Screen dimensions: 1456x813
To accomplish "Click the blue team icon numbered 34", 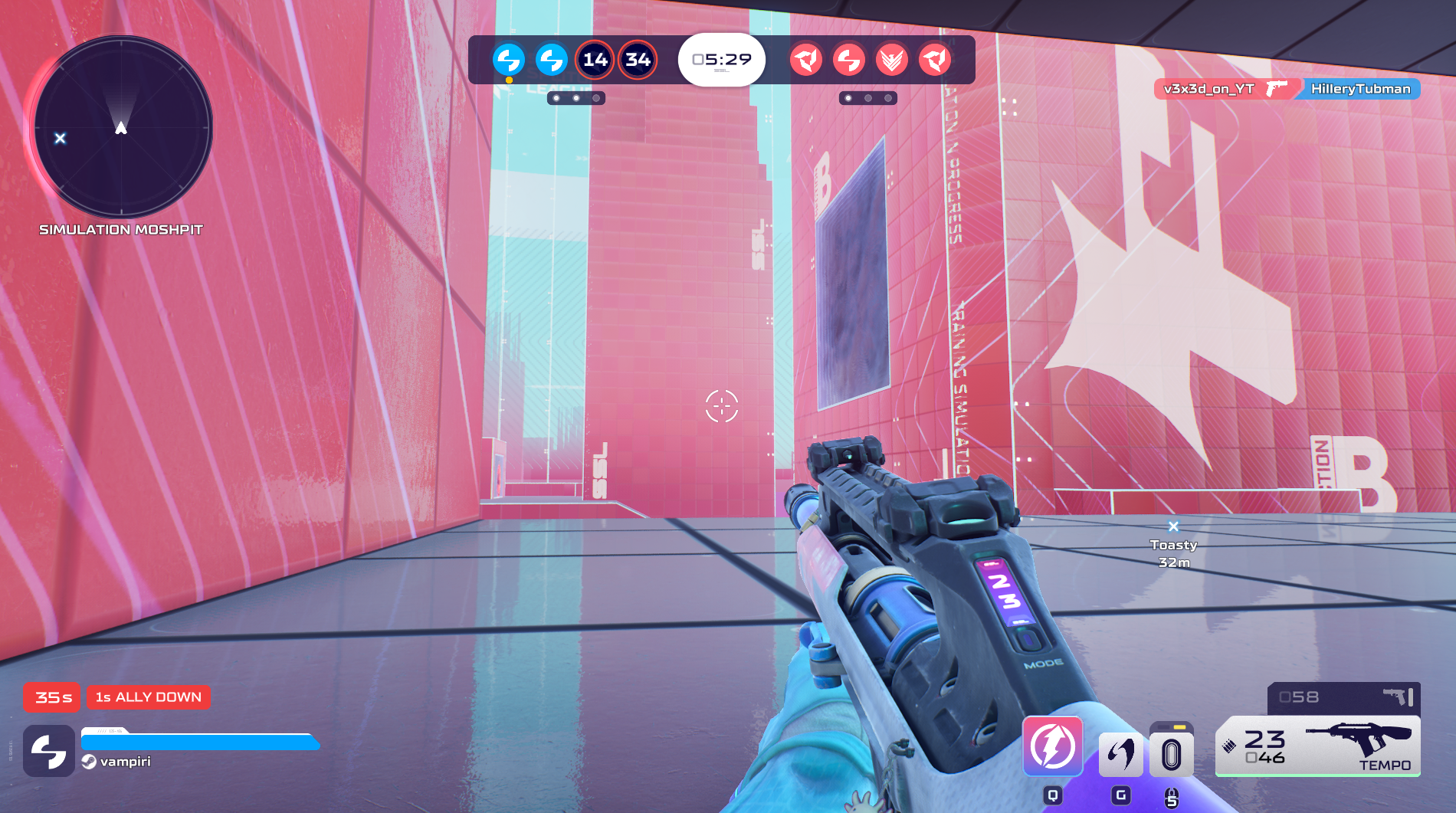I will [638, 60].
